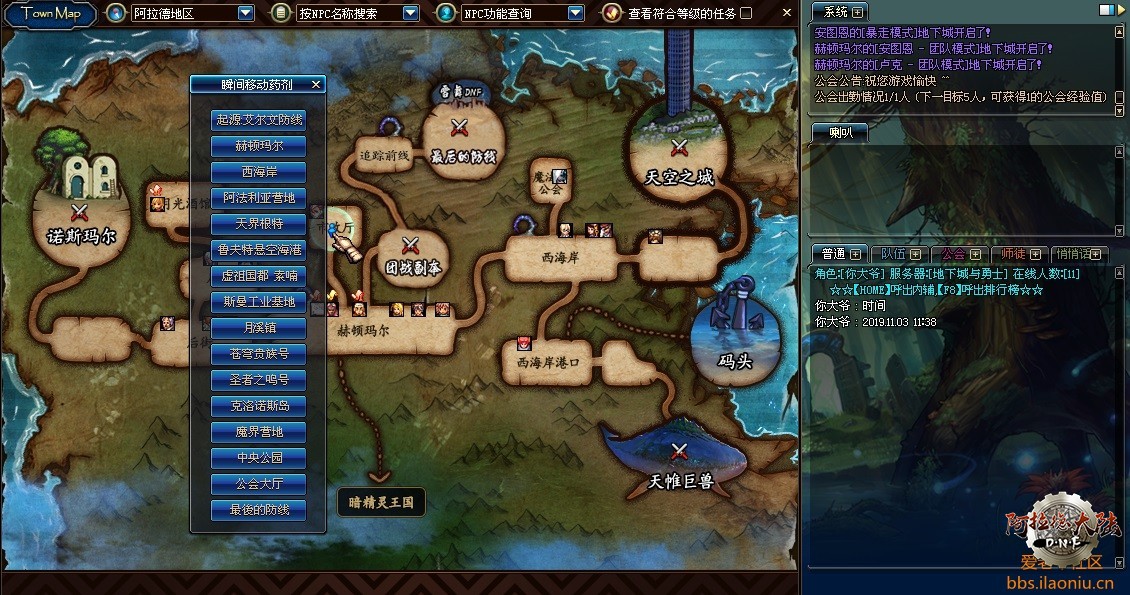This screenshot has height=595, width=1130.
Task: Click the 天空之城 map location
Action: (680, 160)
